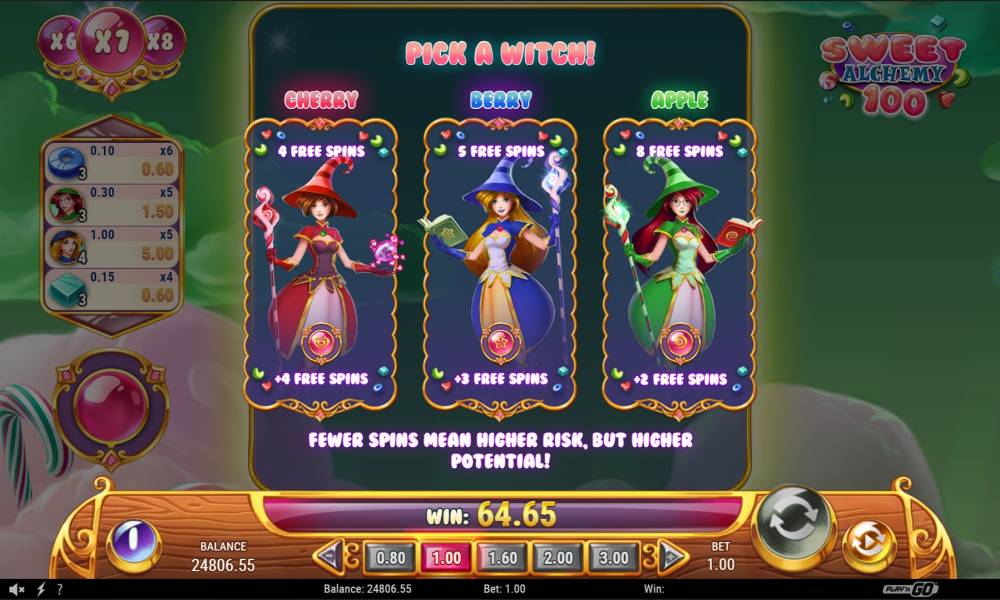Image resolution: width=1000 pixels, height=600 pixels.
Task: Click the right arrow to raise bet
Action: pos(672,556)
